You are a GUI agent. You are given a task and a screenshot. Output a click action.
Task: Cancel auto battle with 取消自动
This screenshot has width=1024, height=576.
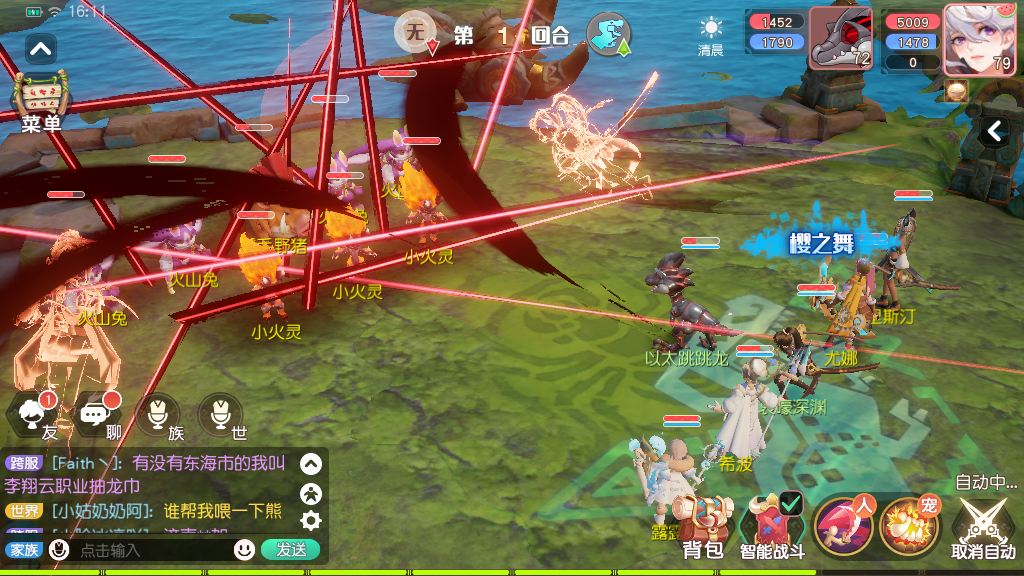pyautogui.click(x=983, y=527)
